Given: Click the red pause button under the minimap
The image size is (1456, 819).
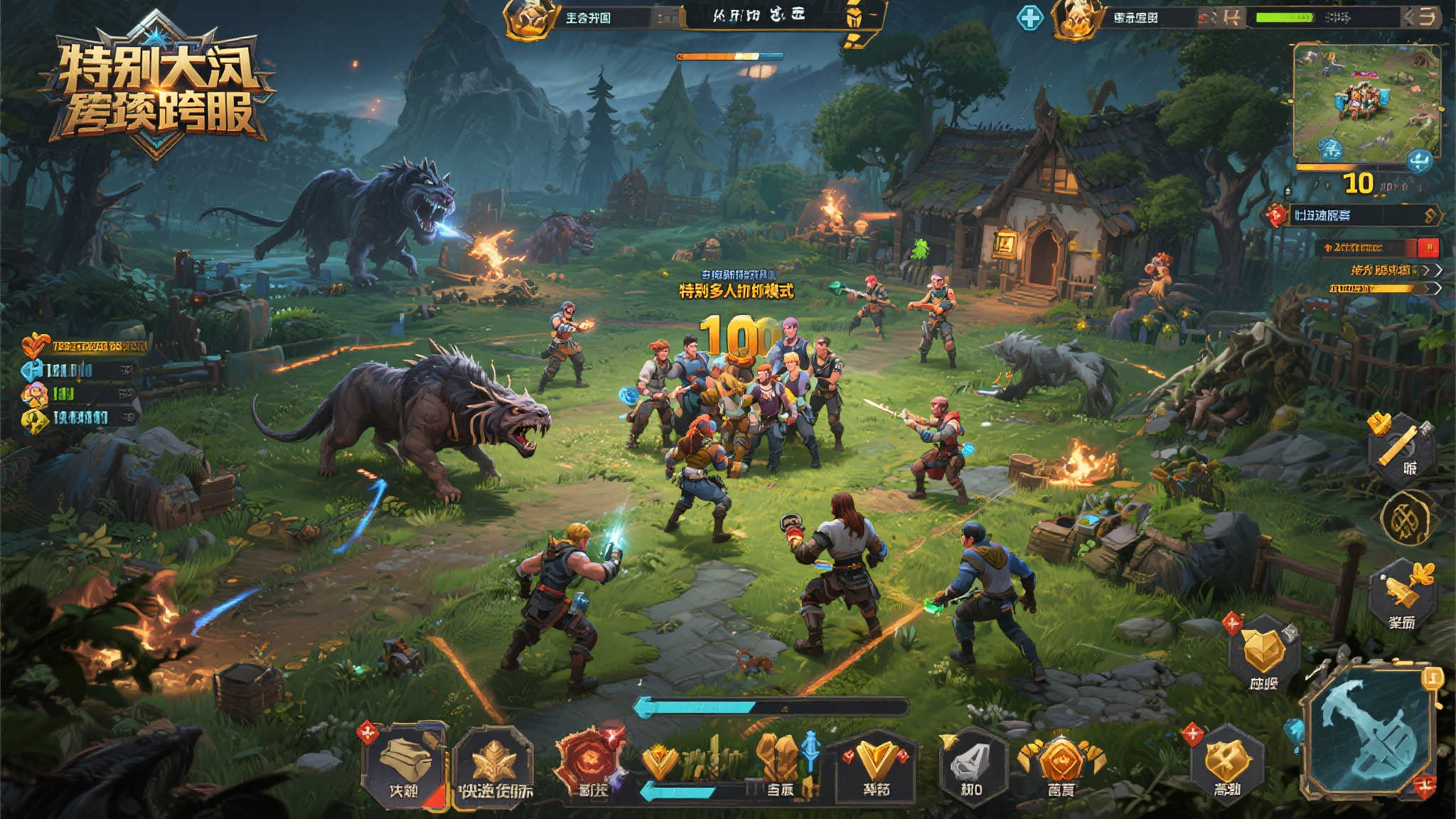Looking at the screenshot, I should [1428, 247].
